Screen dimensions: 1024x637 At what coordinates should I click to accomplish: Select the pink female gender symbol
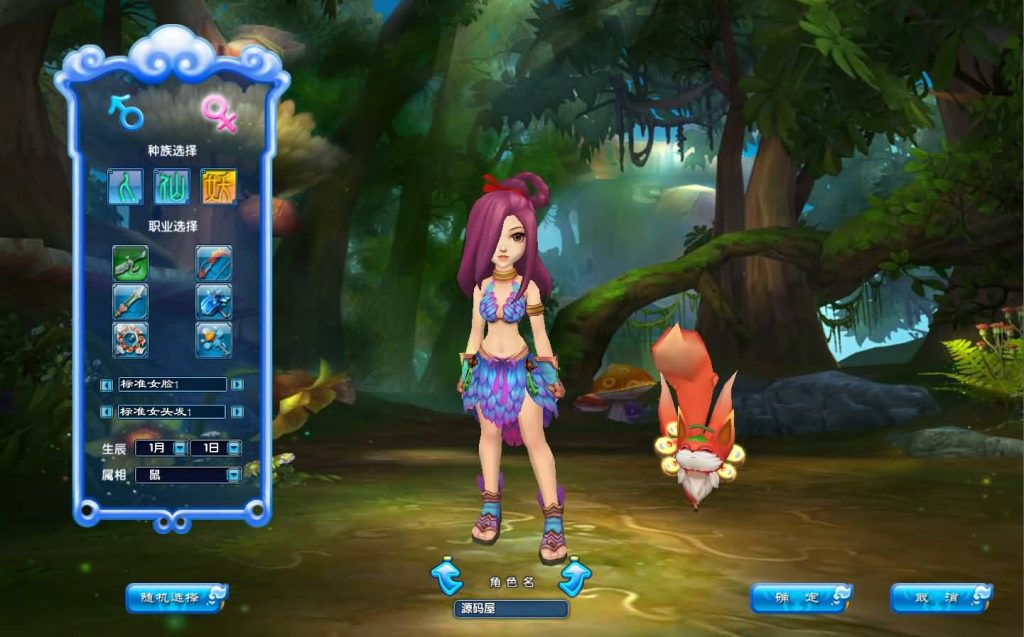click(x=219, y=113)
